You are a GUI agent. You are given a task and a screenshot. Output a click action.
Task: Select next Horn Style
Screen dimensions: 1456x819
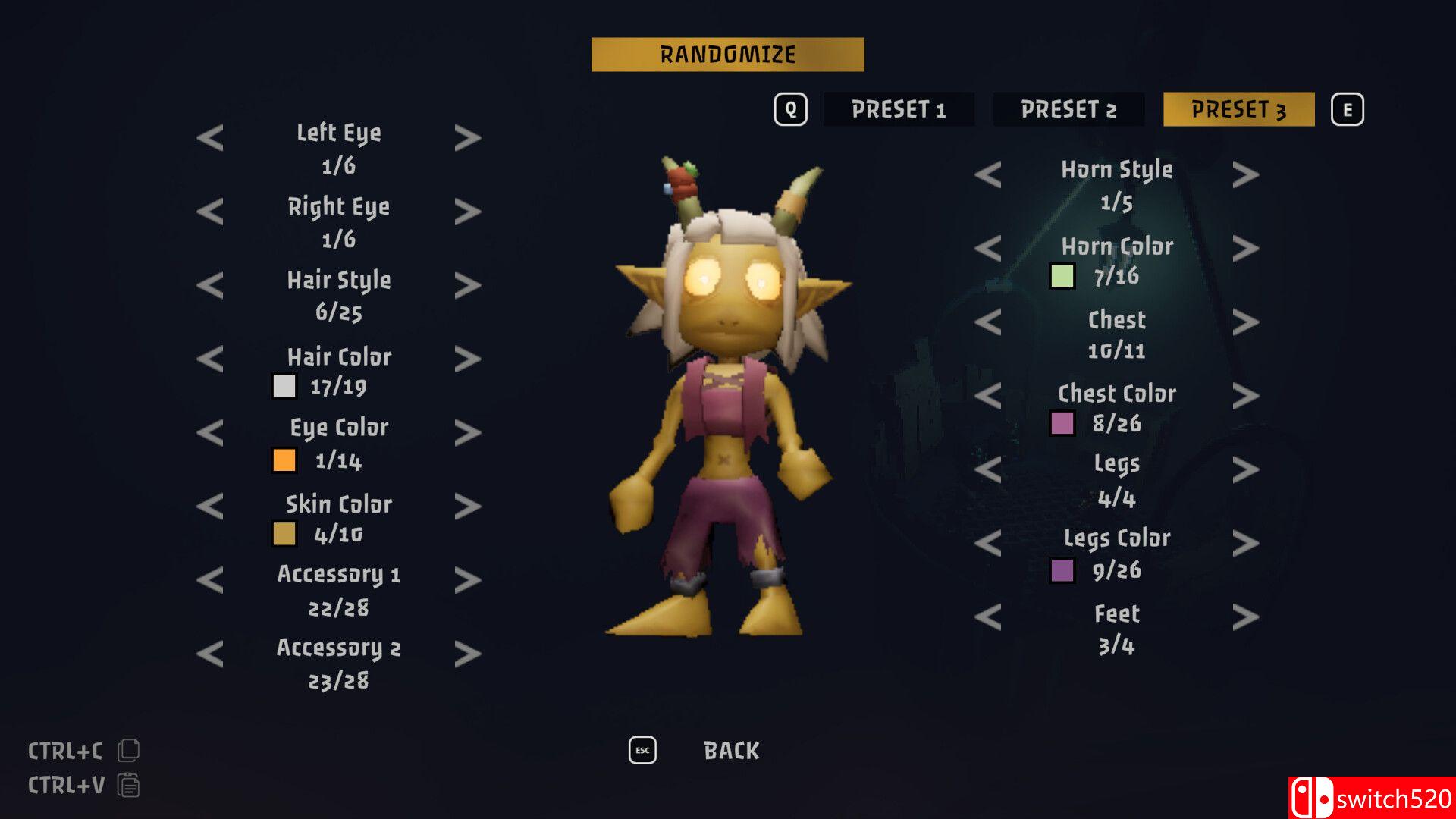(1245, 175)
